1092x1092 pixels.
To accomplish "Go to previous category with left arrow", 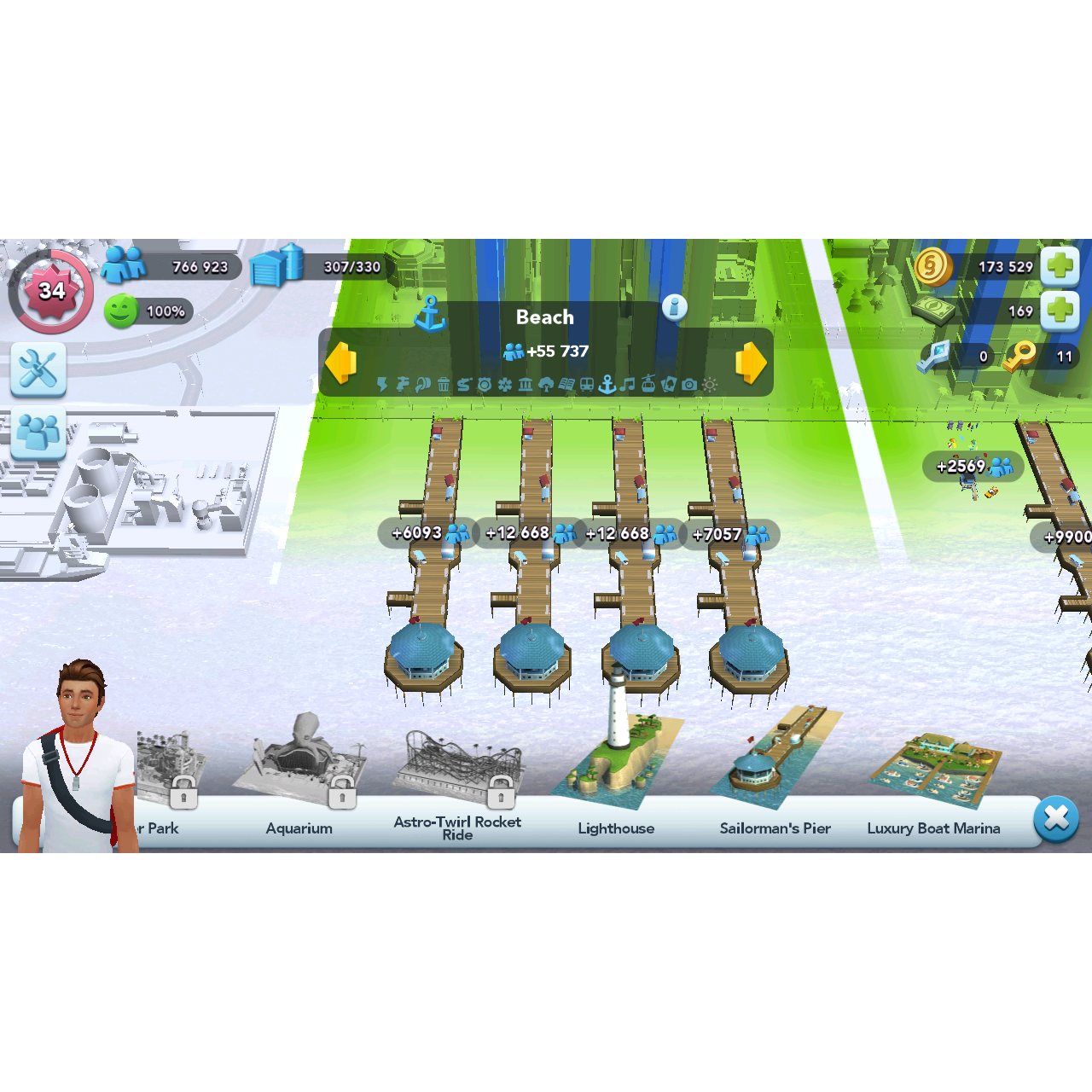I will 340,363.
